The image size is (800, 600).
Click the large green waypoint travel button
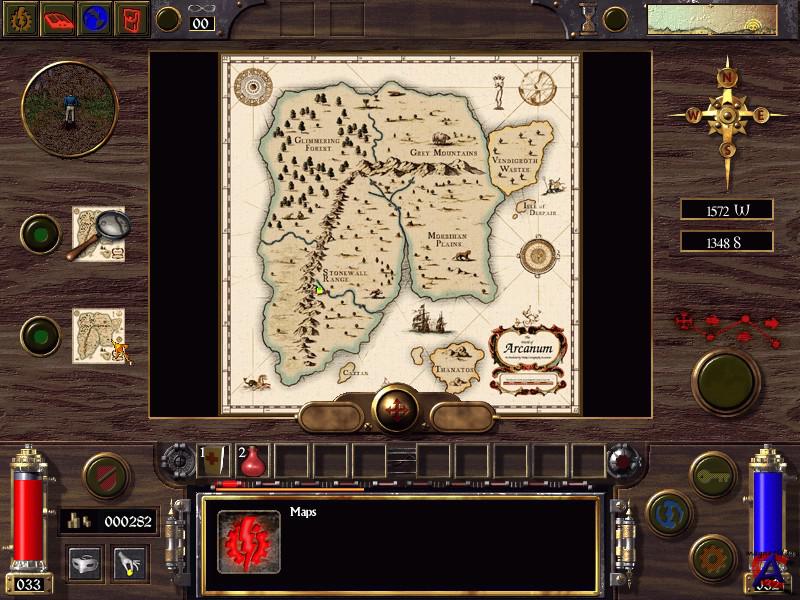pos(727,376)
